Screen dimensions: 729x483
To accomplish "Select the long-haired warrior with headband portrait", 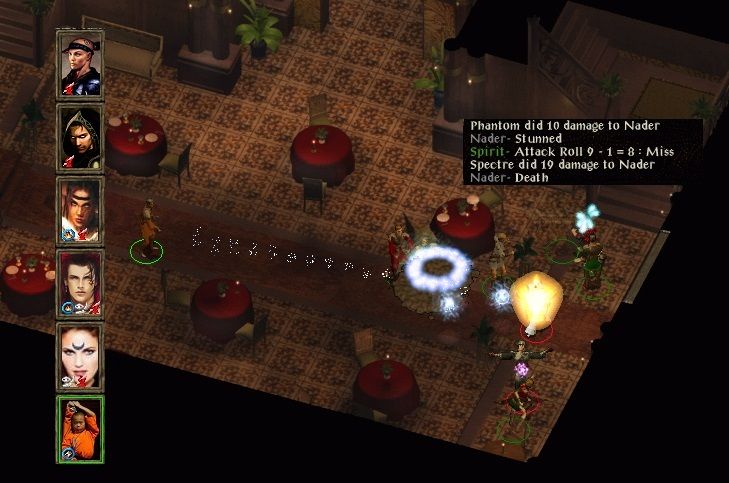I will coord(80,210).
